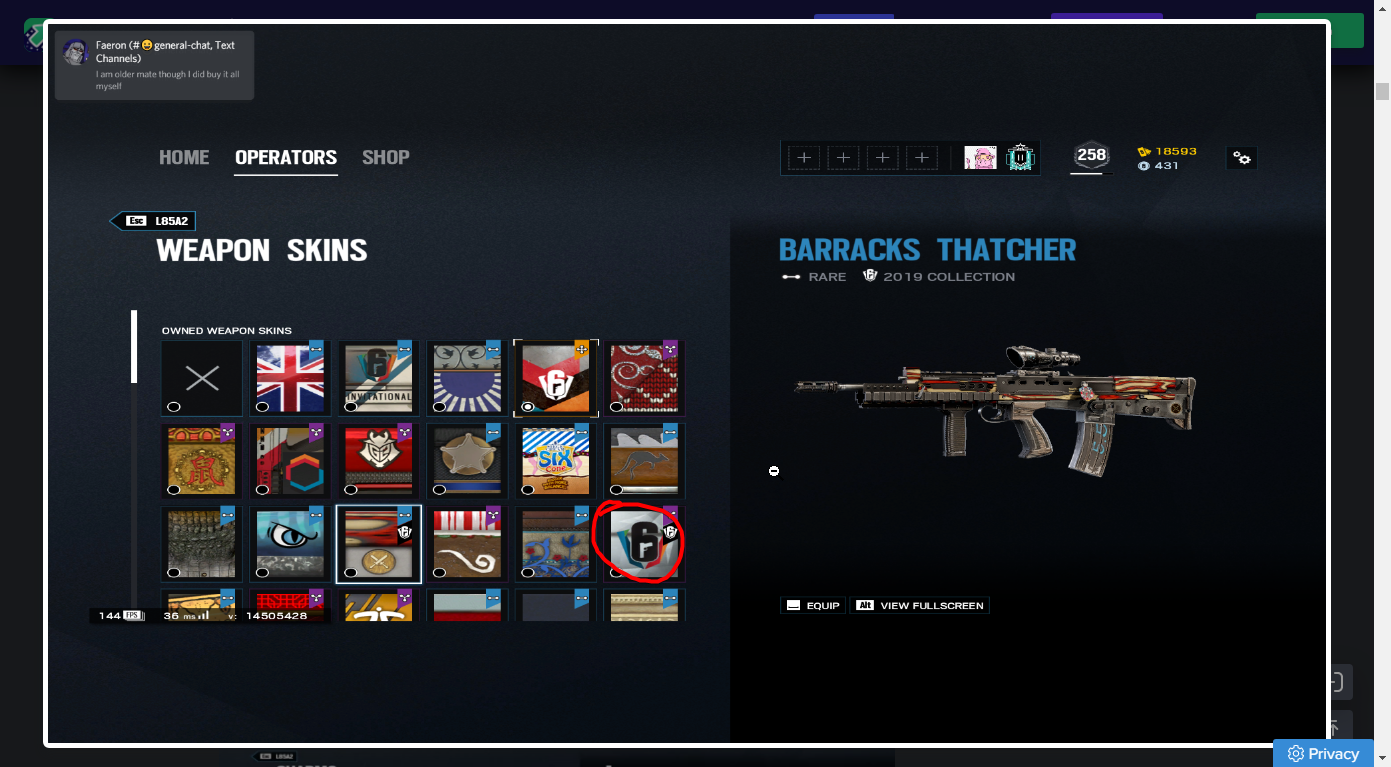
Task: Pick the blue cat eye skin
Action: click(x=290, y=544)
